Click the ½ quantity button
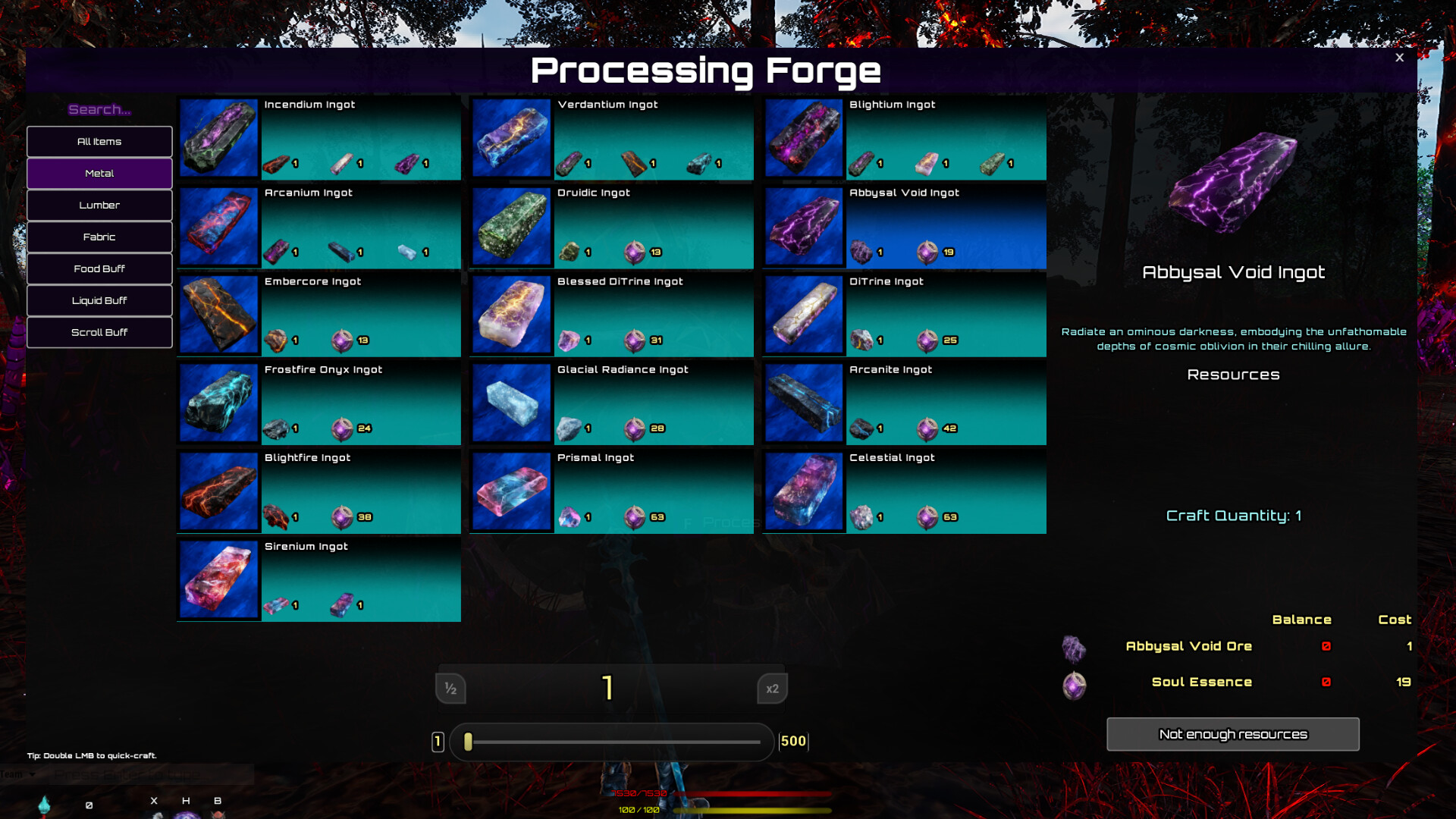Screen dimensions: 1456x819 pyautogui.click(x=450, y=689)
